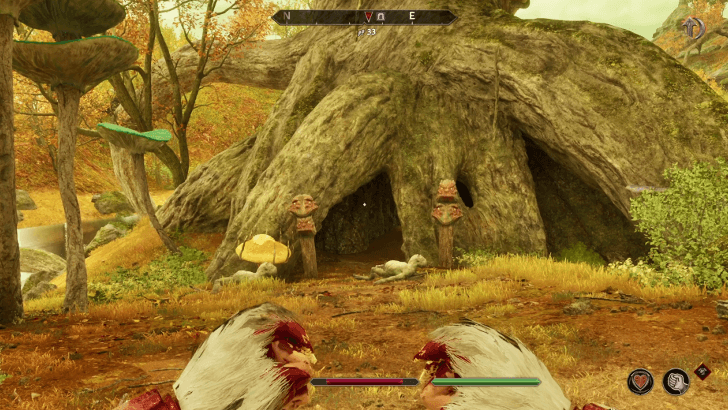Click the red diamond status icon
728x410 pixels.
[x=704, y=371]
